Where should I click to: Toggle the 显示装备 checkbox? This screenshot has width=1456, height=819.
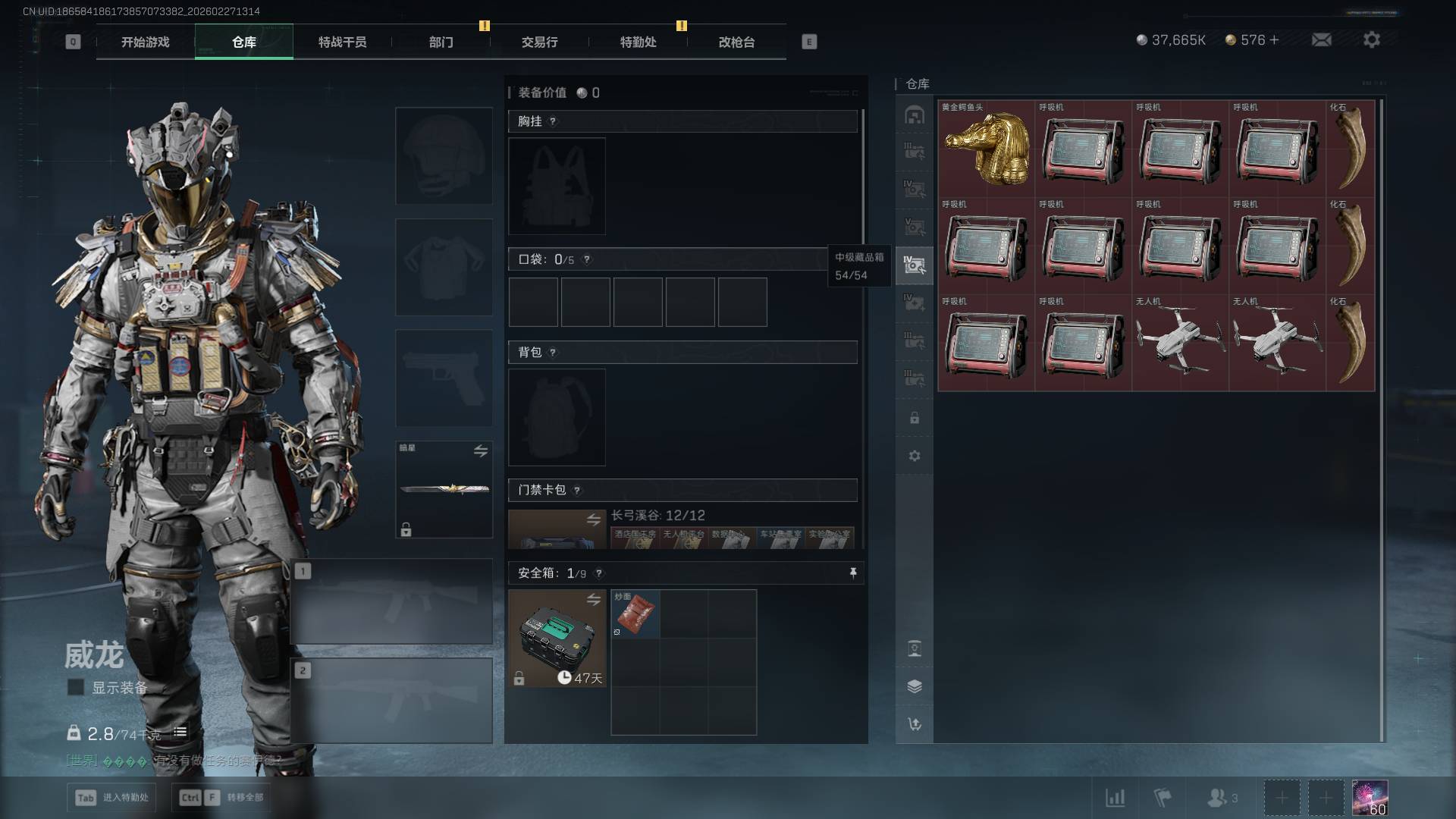[76, 687]
